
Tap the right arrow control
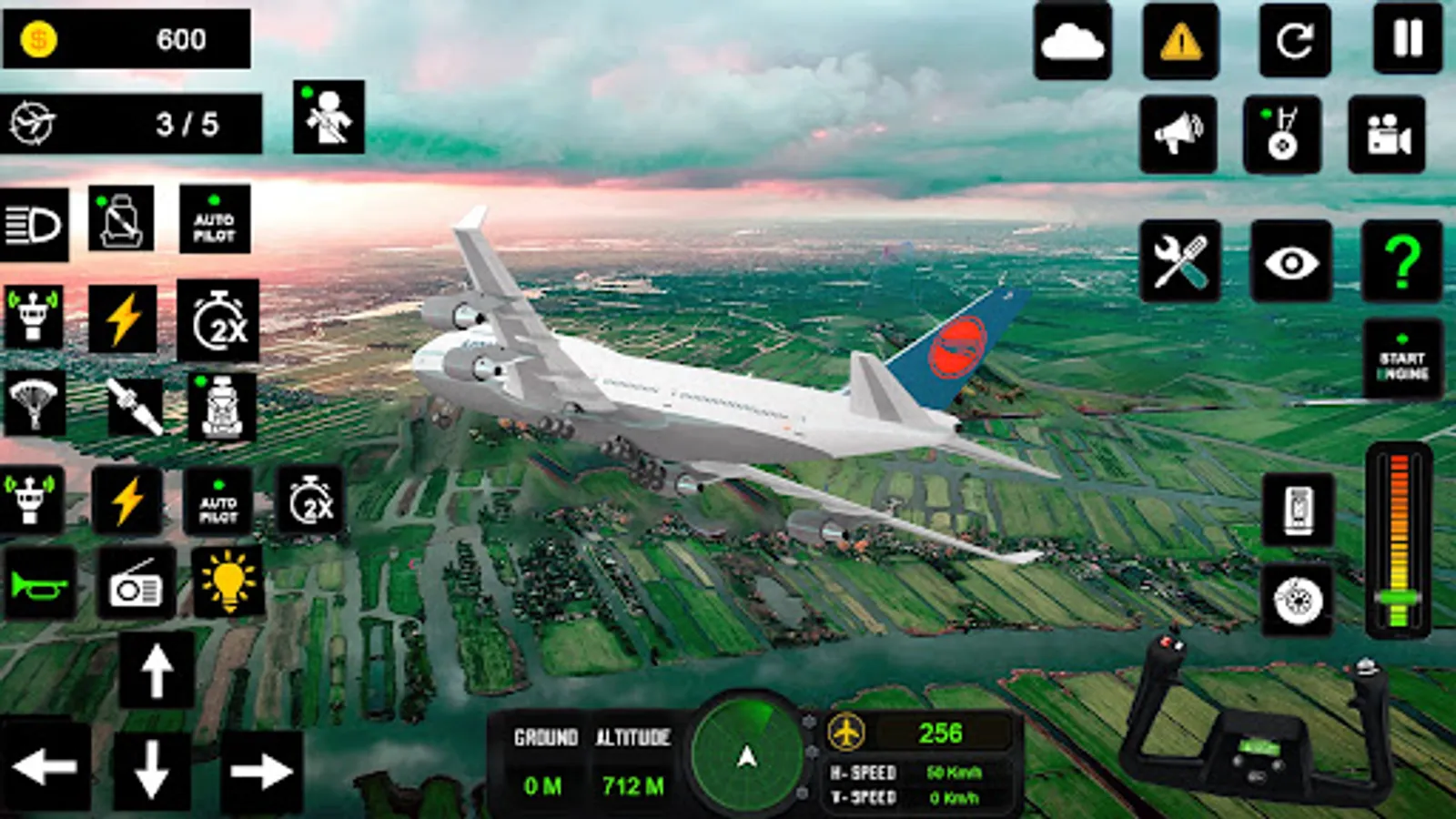pyautogui.click(x=261, y=772)
